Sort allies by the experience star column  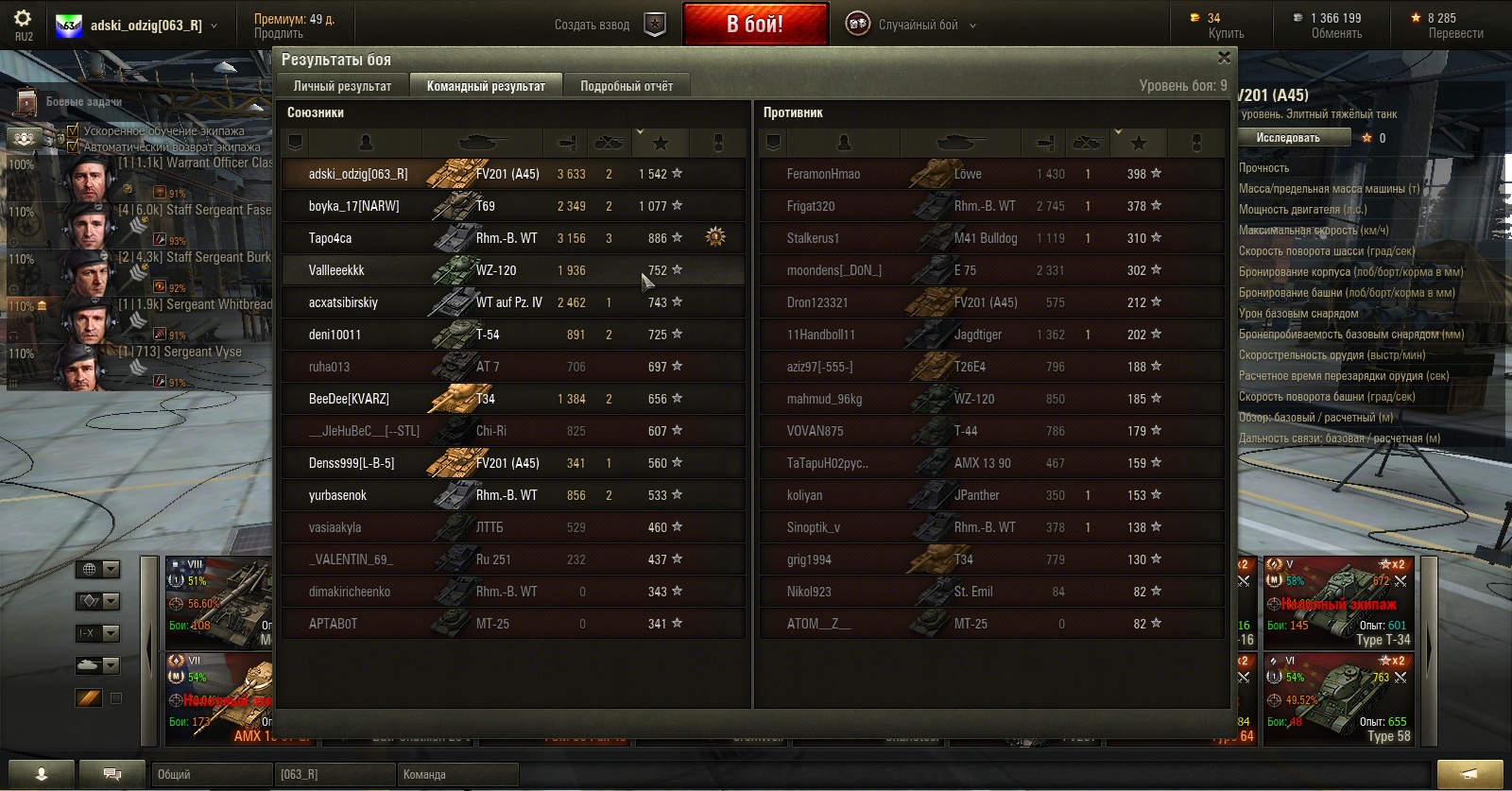click(x=661, y=143)
